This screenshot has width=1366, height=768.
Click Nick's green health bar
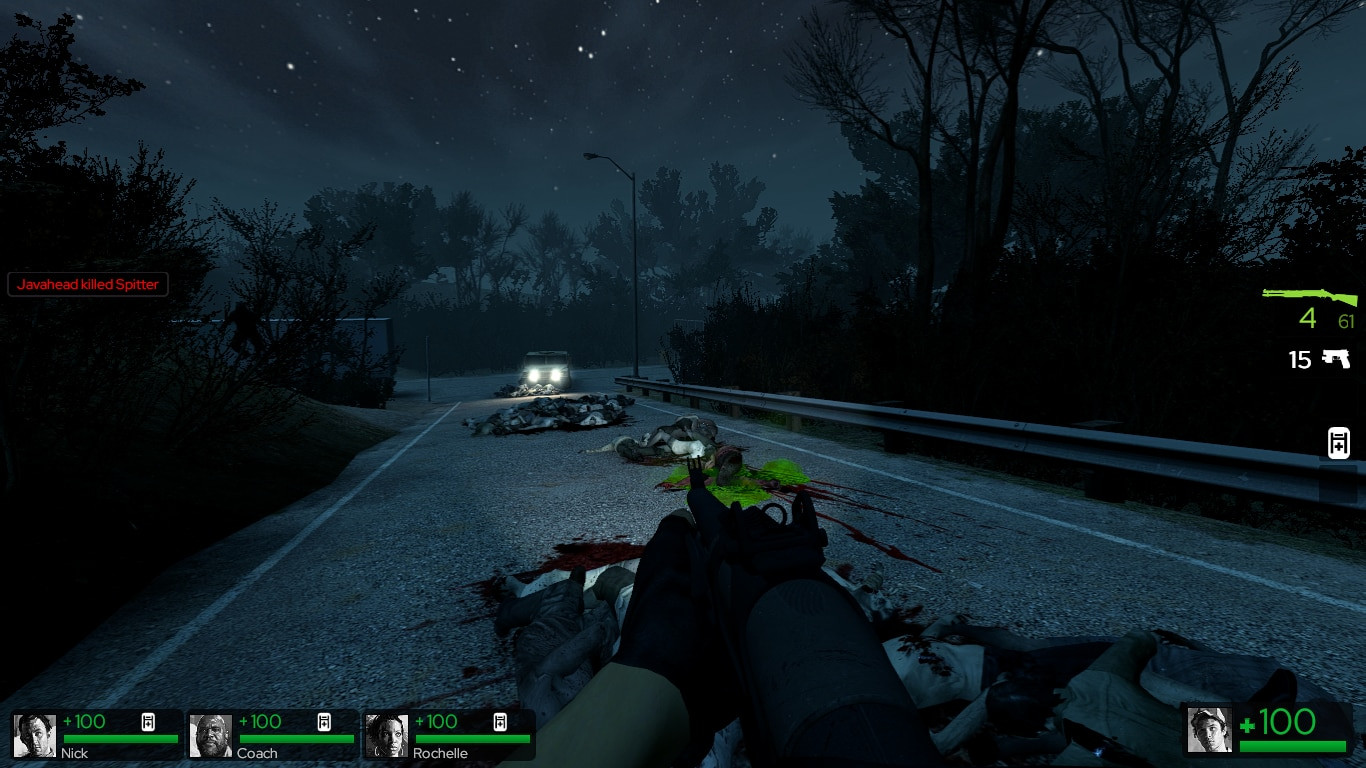pyautogui.click(x=120, y=740)
